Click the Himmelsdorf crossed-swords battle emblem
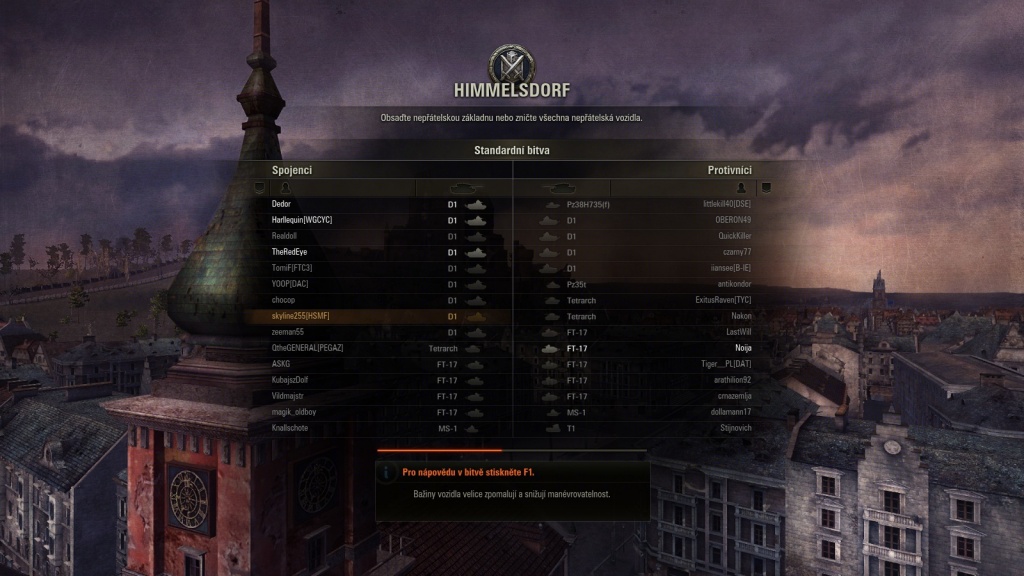This screenshot has width=1024, height=576. 512,62
